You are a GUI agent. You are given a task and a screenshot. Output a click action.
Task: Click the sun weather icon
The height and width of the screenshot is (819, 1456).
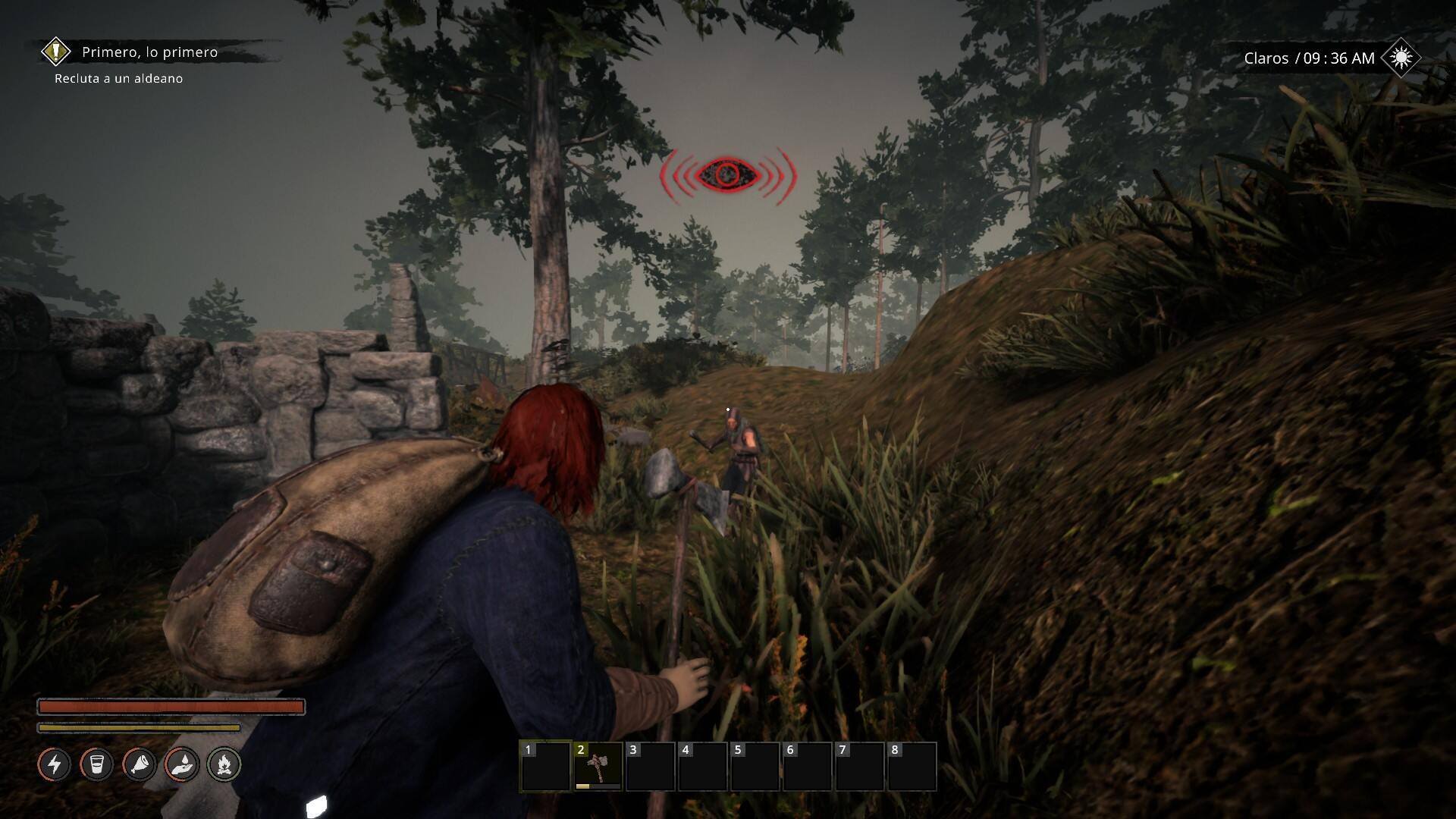1400,58
